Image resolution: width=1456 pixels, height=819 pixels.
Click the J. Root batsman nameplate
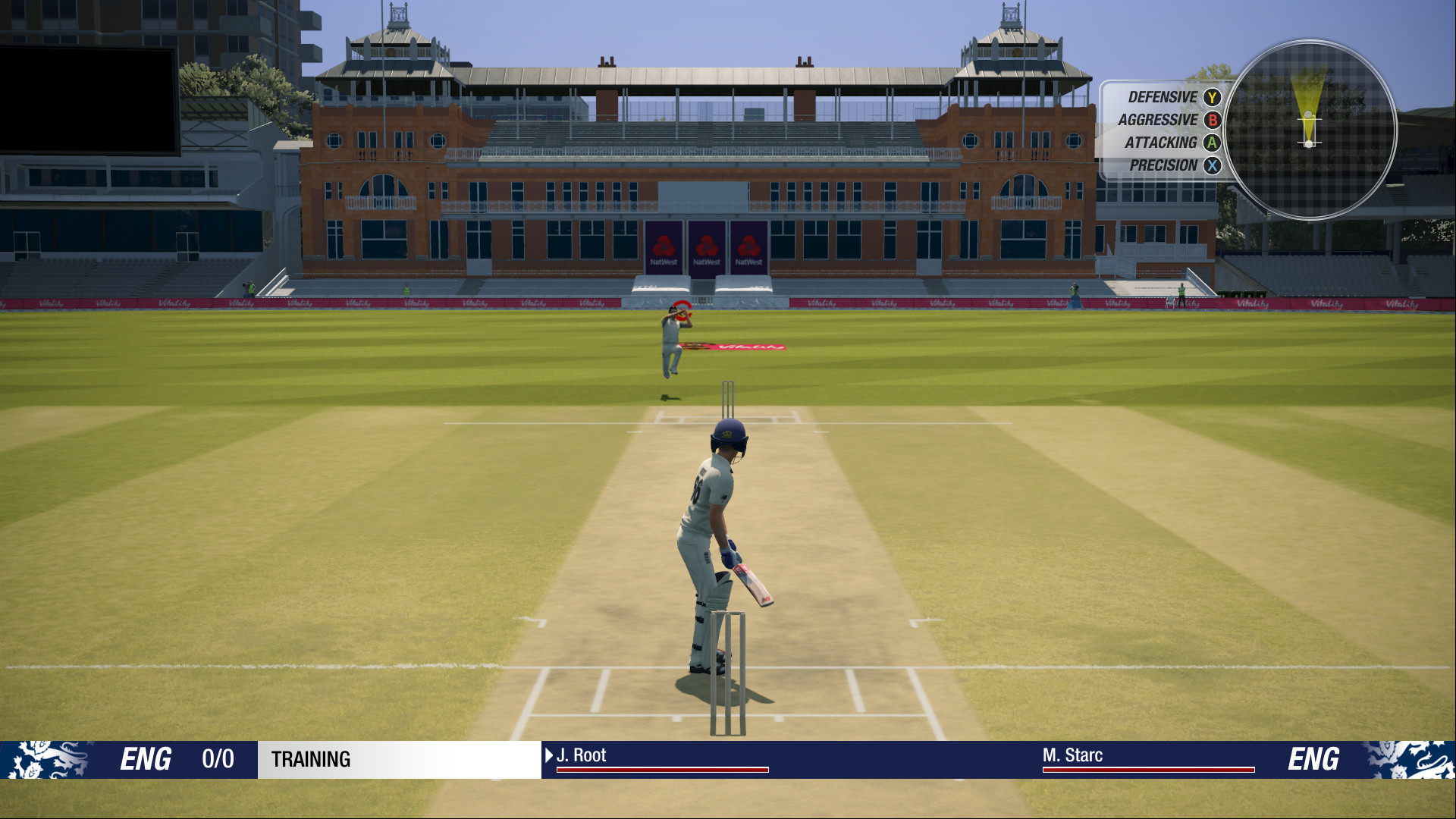point(582,755)
